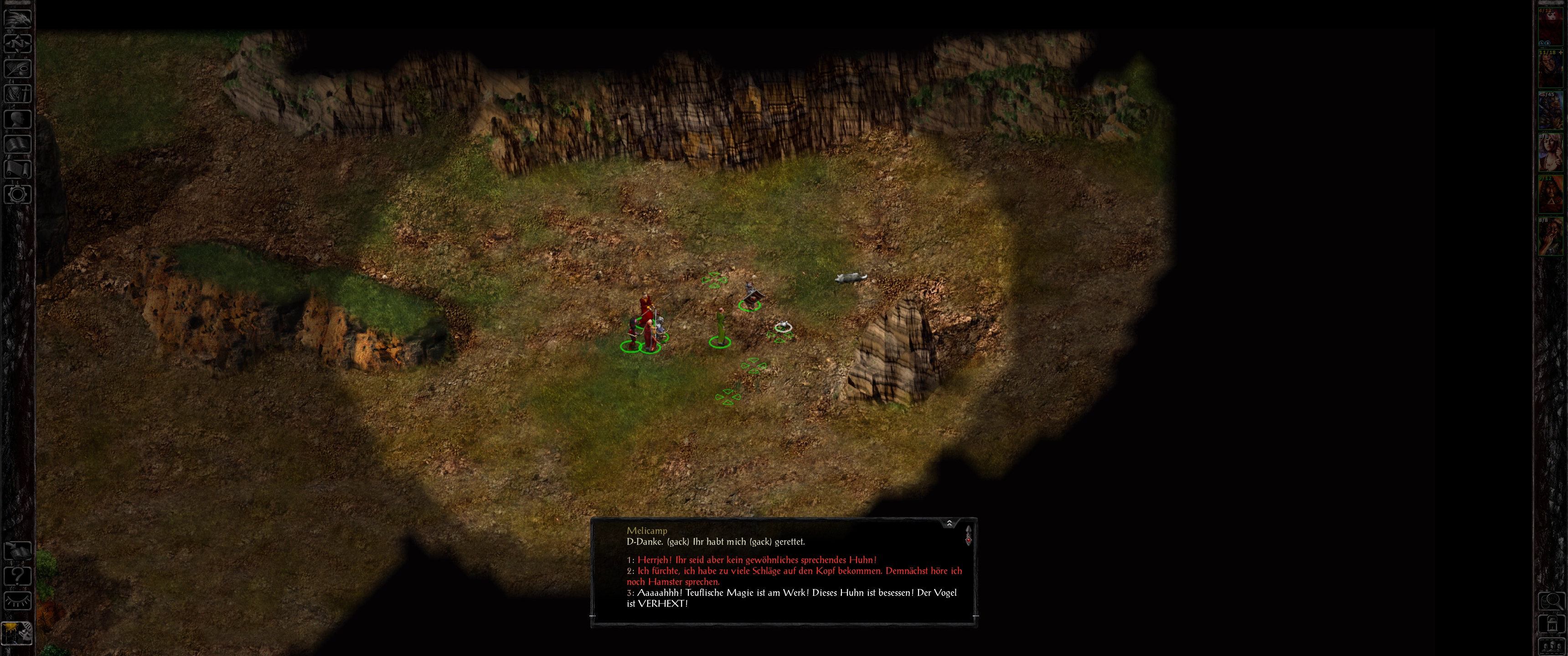Click the sun clock pause button
The image size is (1568, 656).
[16, 634]
